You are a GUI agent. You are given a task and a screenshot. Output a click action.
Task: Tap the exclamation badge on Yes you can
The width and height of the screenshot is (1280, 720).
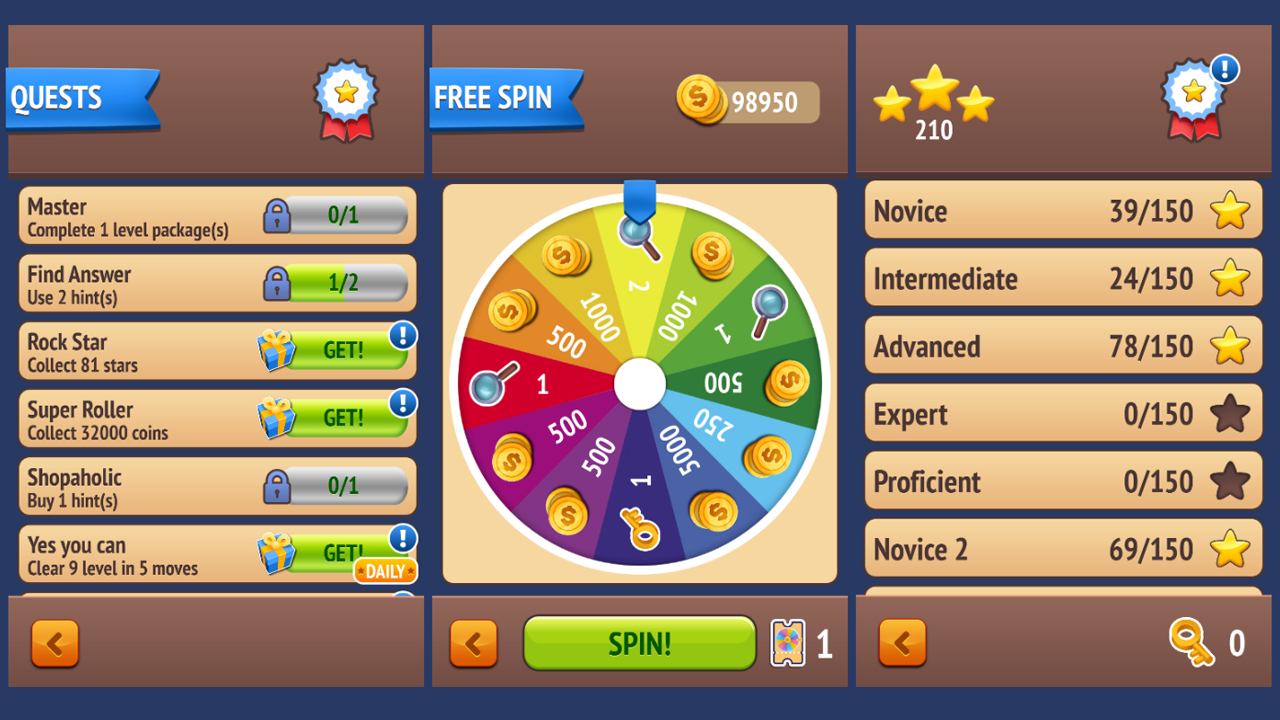[x=401, y=538]
